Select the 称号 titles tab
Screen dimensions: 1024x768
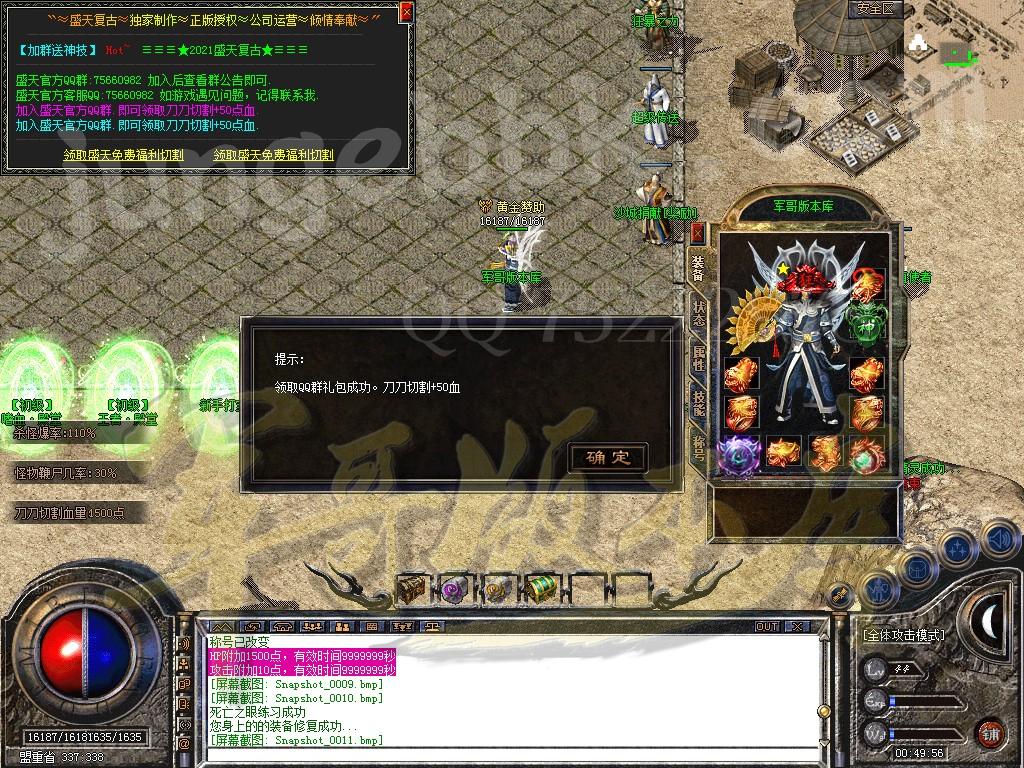(x=698, y=443)
